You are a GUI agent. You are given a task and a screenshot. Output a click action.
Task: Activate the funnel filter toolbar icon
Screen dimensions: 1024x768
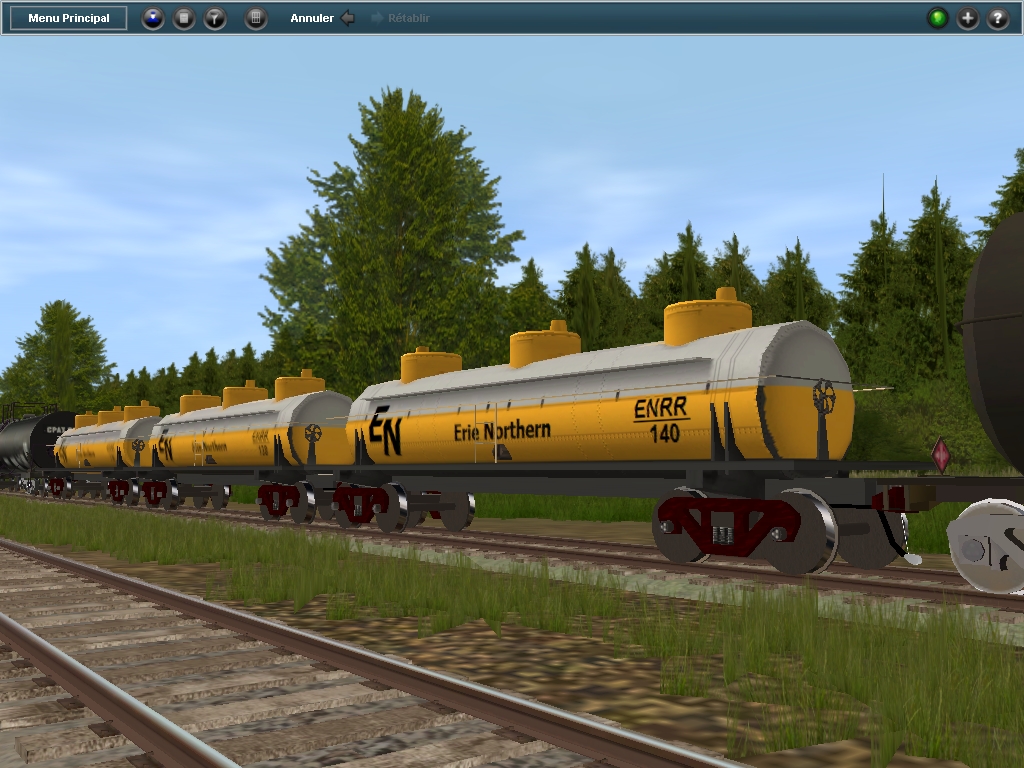pos(215,18)
